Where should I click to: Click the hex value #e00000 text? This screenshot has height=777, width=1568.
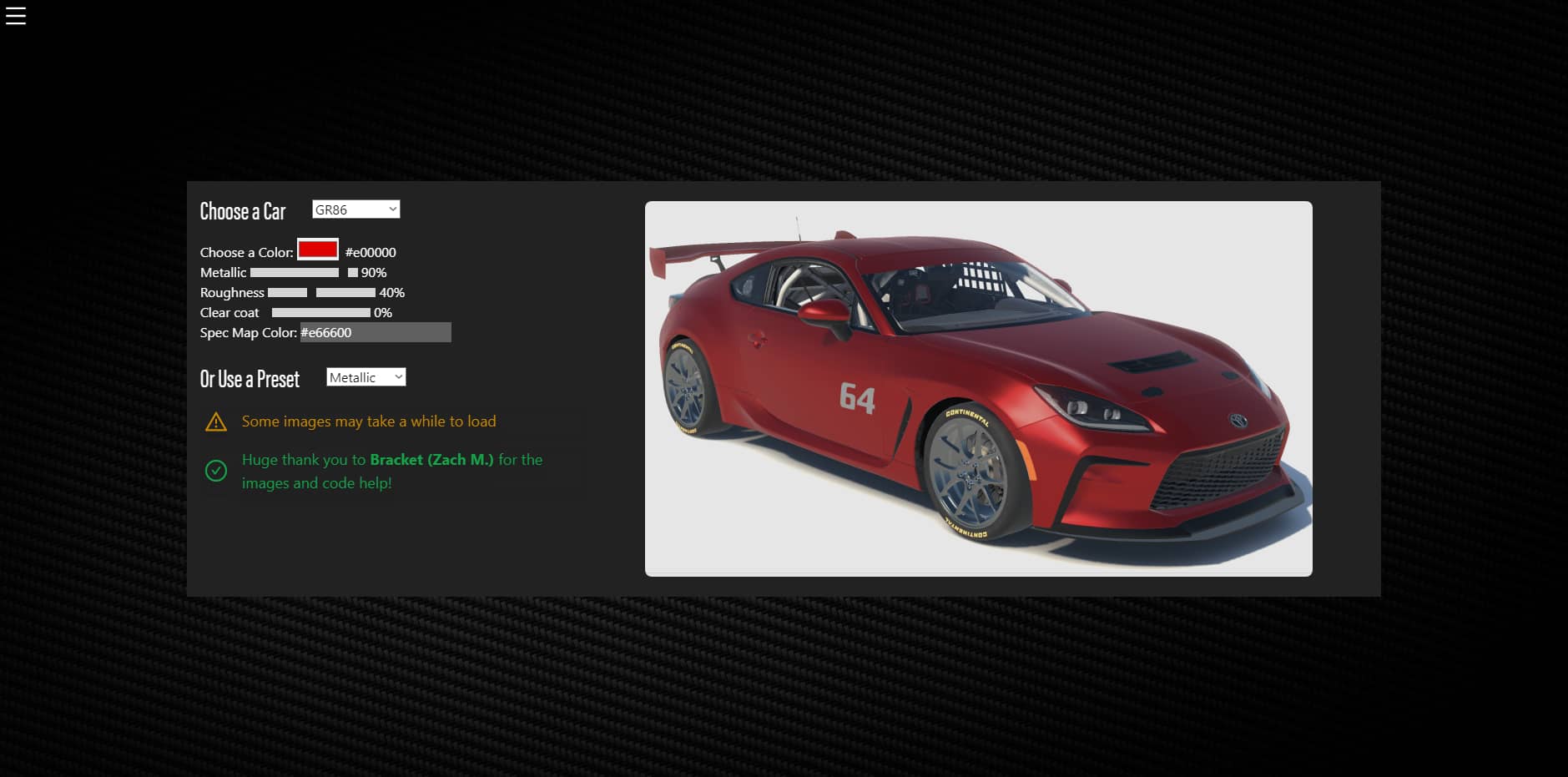(371, 252)
